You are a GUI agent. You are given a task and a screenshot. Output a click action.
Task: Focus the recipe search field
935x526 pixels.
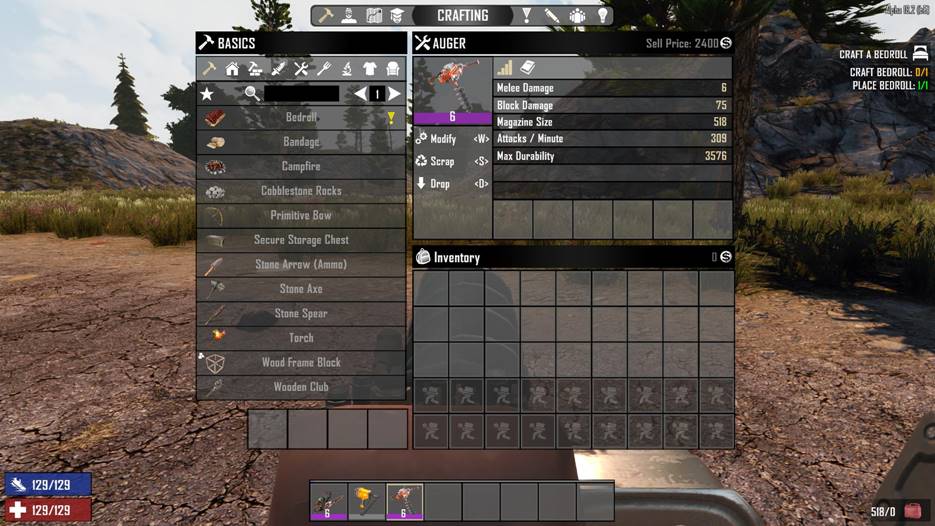301,94
